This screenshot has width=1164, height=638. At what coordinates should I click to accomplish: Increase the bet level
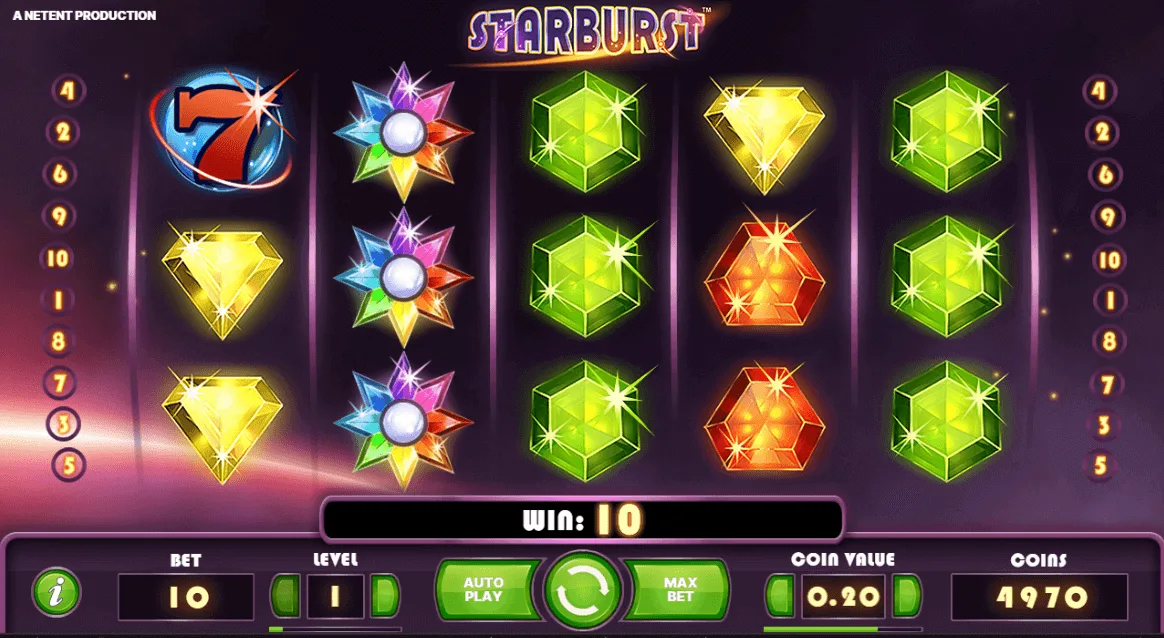coord(384,596)
